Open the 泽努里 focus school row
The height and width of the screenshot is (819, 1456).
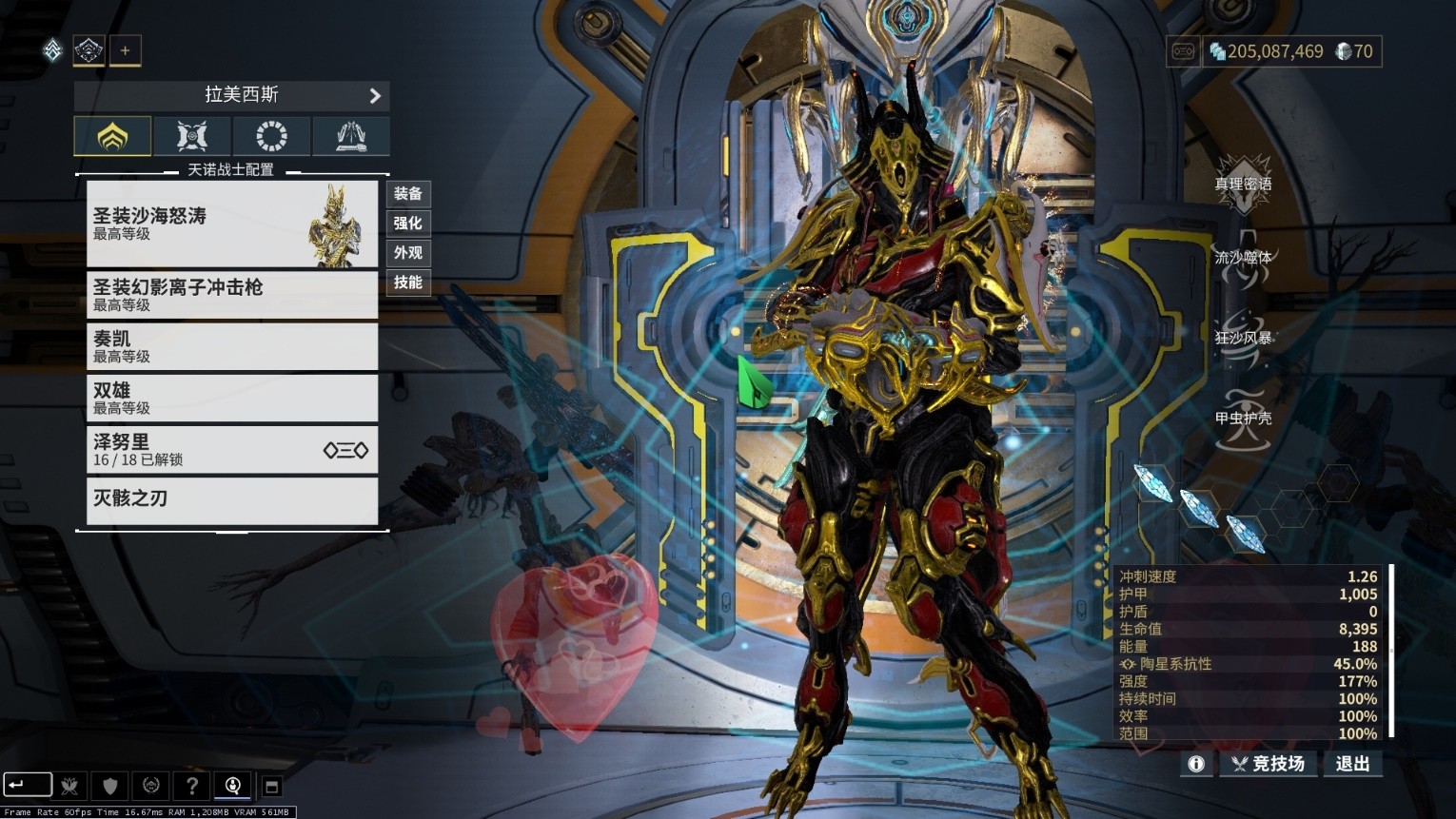tap(231, 449)
